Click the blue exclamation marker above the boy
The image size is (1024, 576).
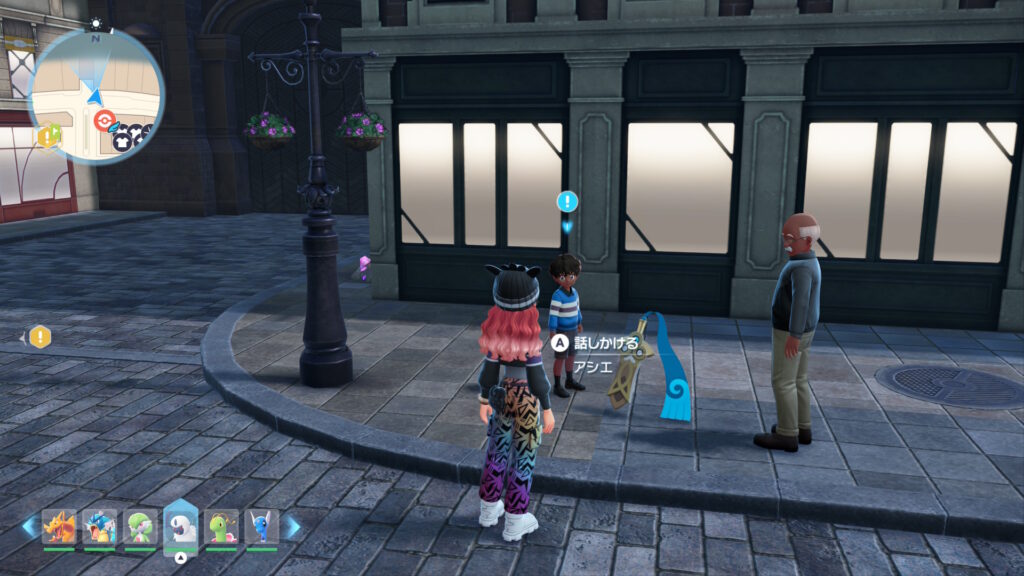(x=567, y=202)
